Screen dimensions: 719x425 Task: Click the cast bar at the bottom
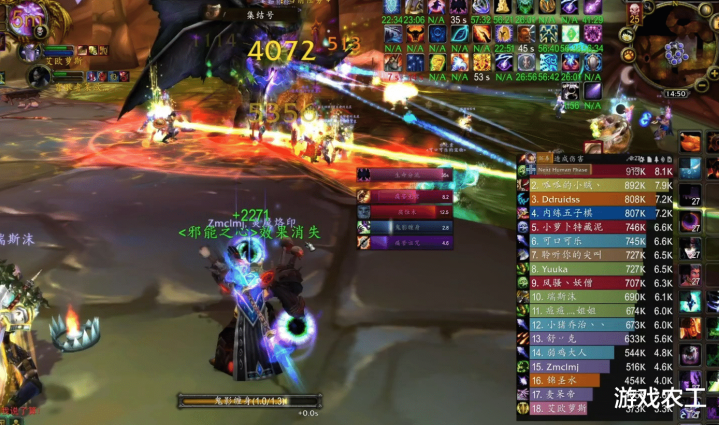tap(236, 401)
